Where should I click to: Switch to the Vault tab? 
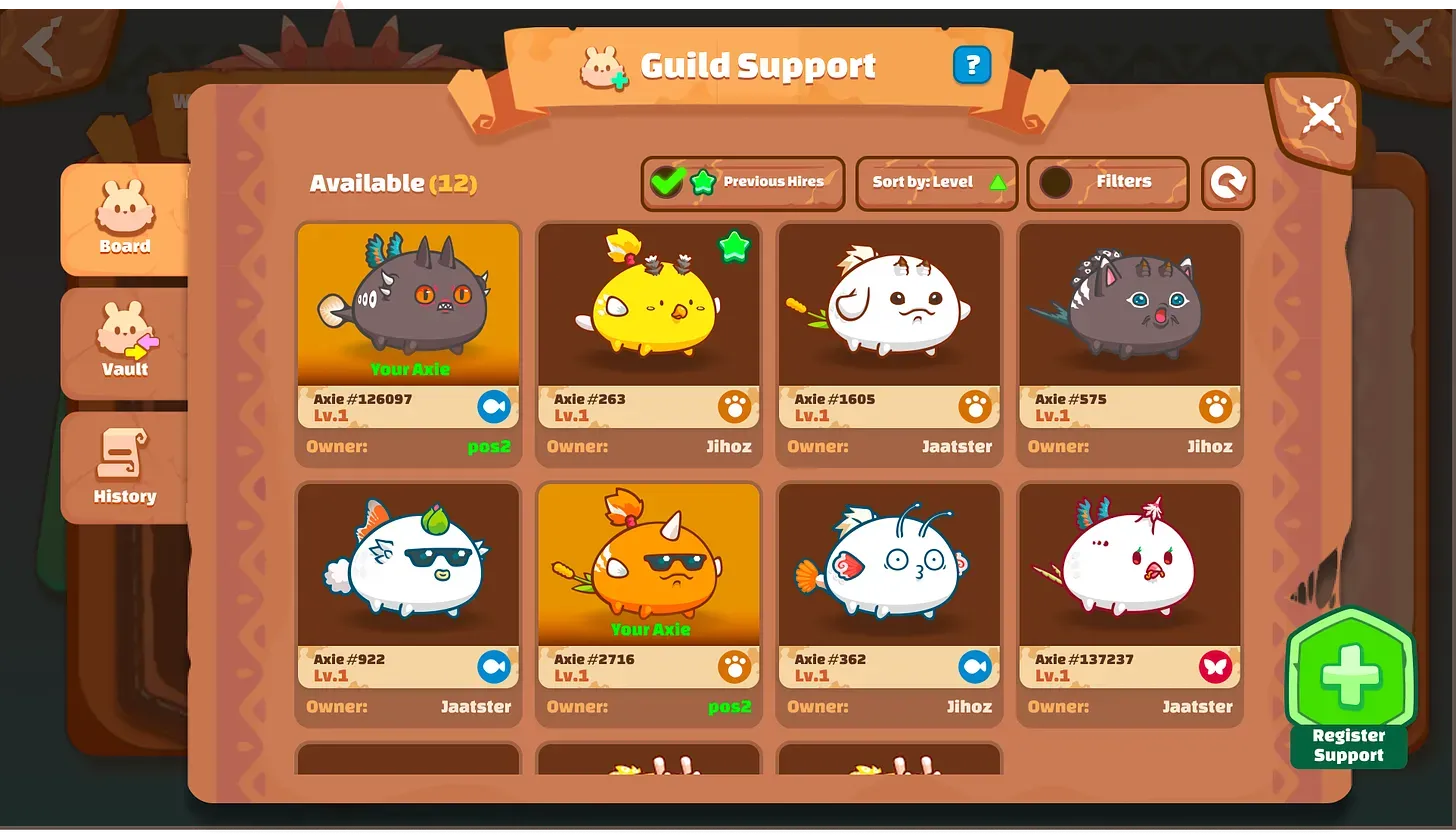tap(124, 344)
